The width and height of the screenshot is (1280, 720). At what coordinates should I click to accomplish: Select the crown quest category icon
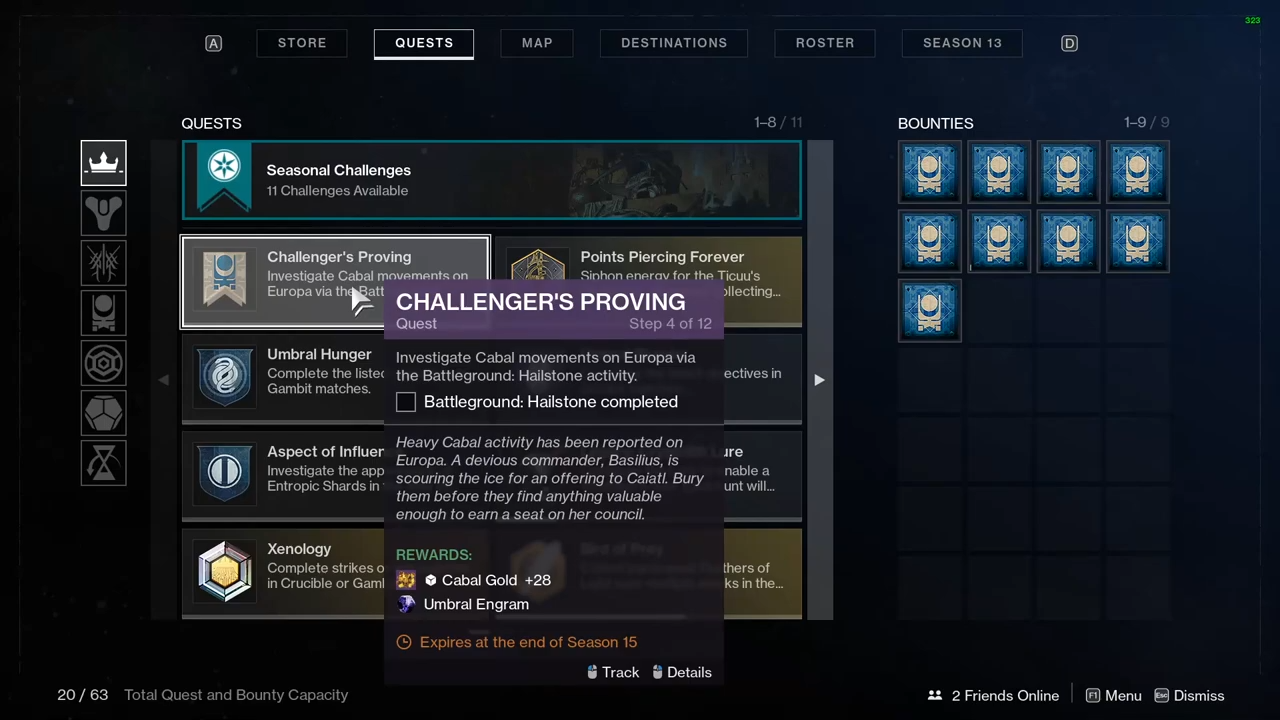click(104, 163)
